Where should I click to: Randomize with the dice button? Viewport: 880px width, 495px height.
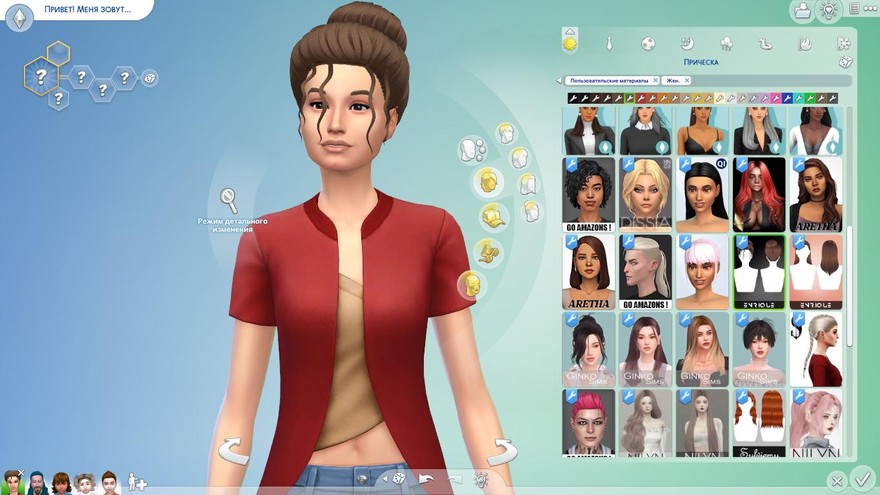(x=398, y=478)
